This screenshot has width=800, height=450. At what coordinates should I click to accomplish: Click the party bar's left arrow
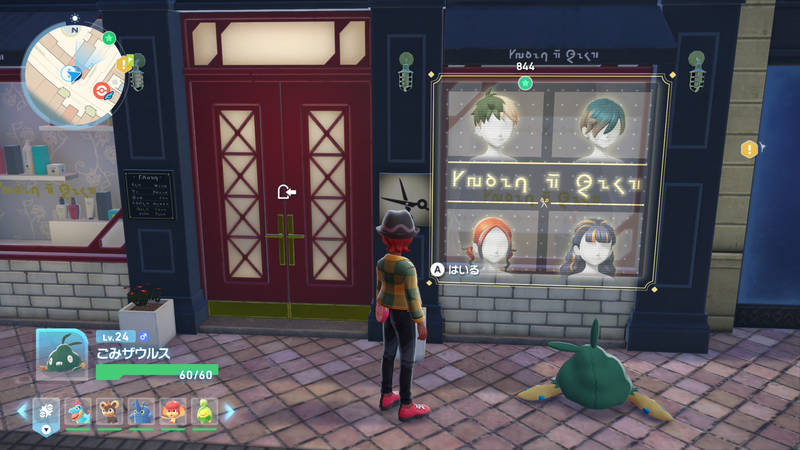pos(19,411)
